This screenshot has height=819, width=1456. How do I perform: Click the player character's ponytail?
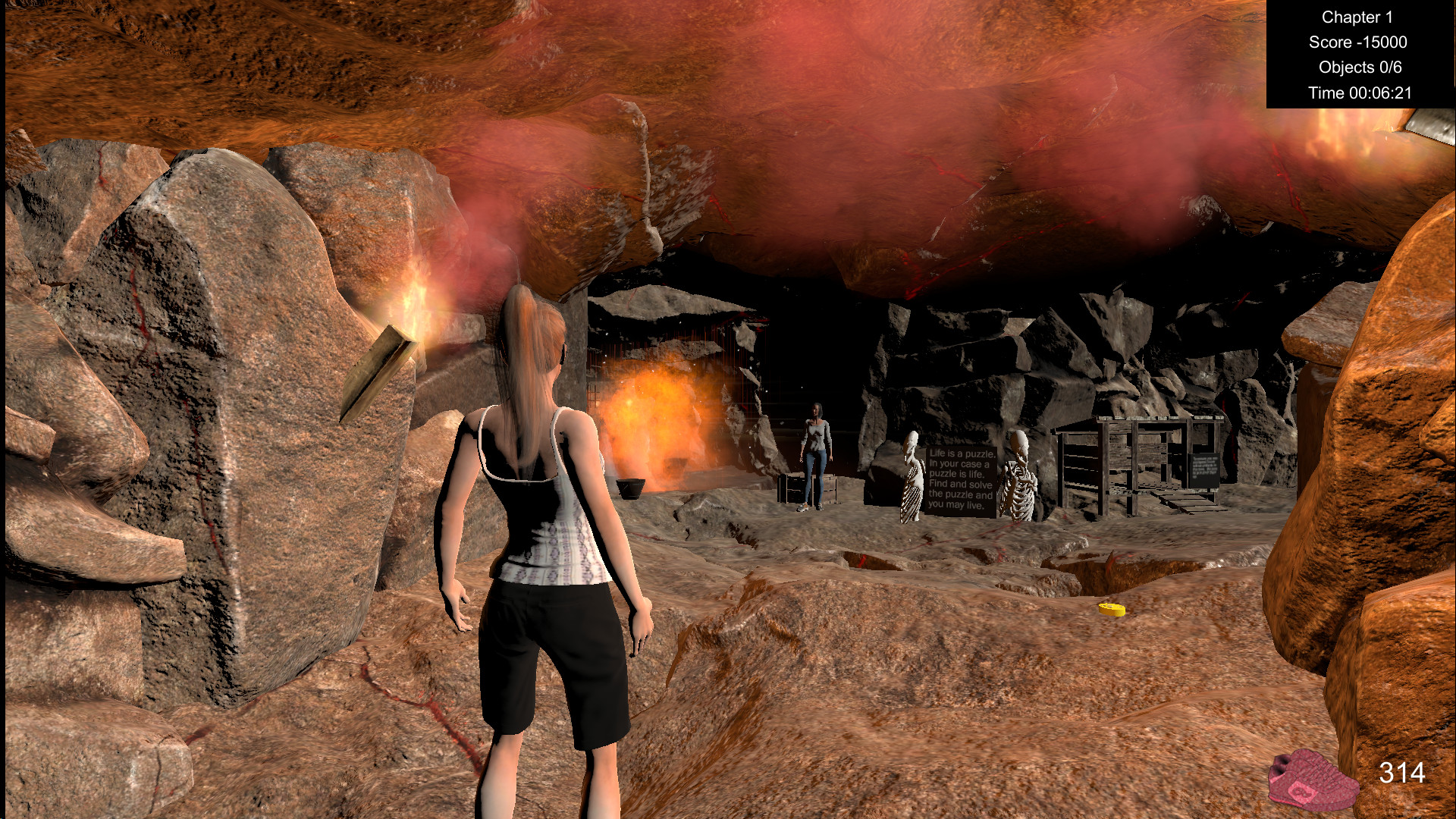click(x=526, y=364)
